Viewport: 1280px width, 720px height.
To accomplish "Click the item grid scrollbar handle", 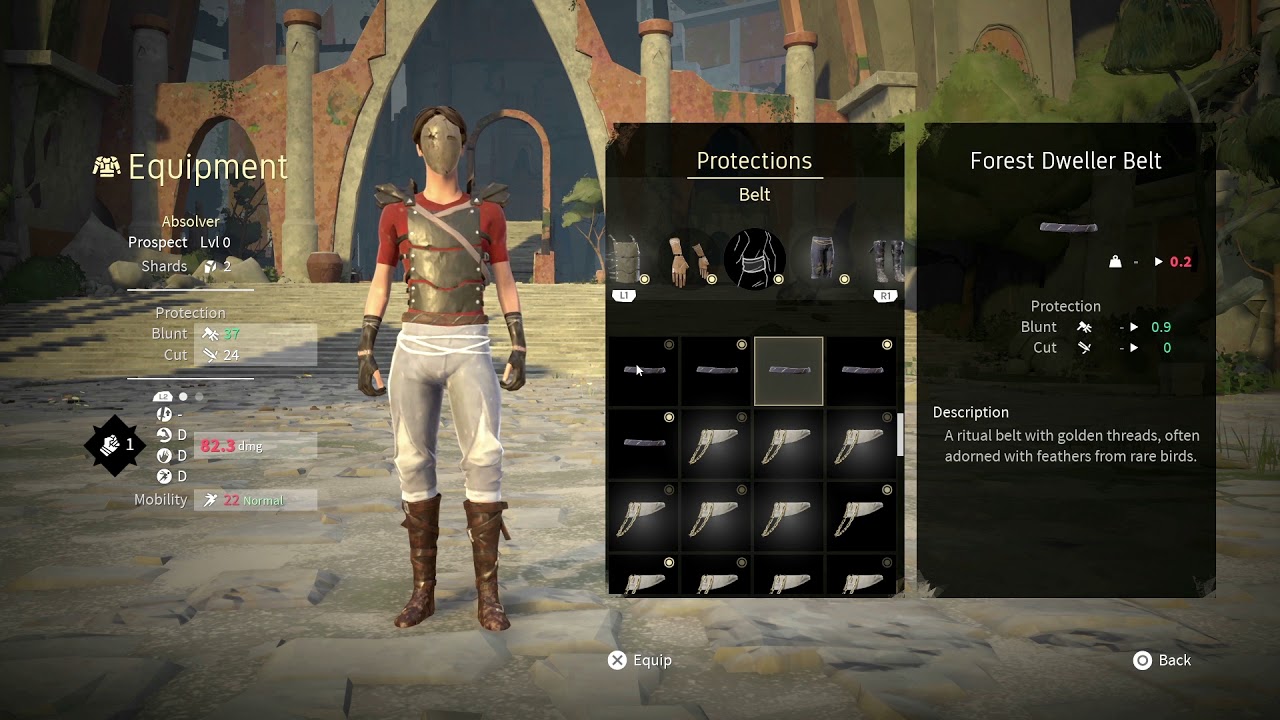I will [899, 435].
